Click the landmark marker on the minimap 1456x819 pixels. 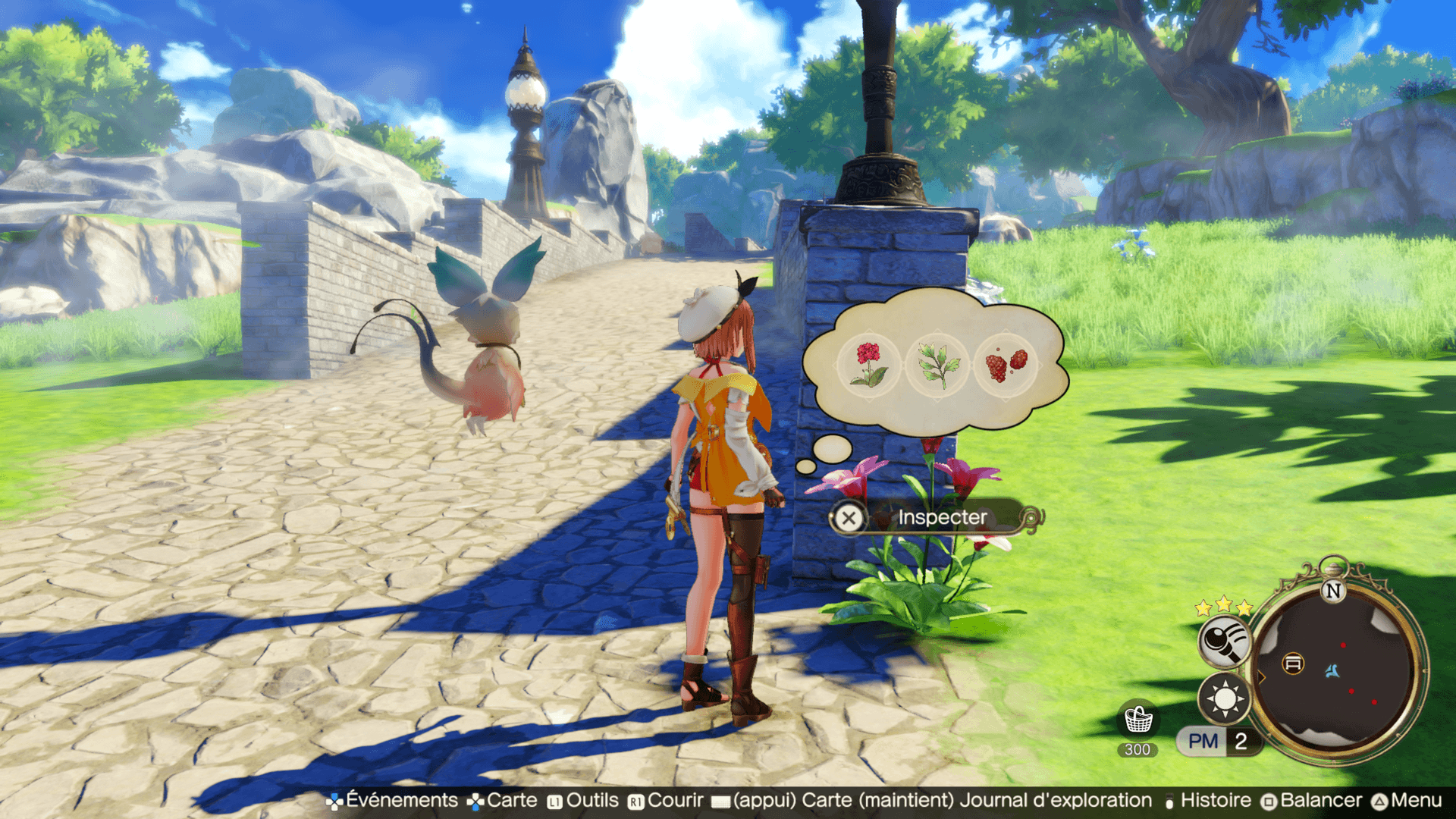[1293, 664]
